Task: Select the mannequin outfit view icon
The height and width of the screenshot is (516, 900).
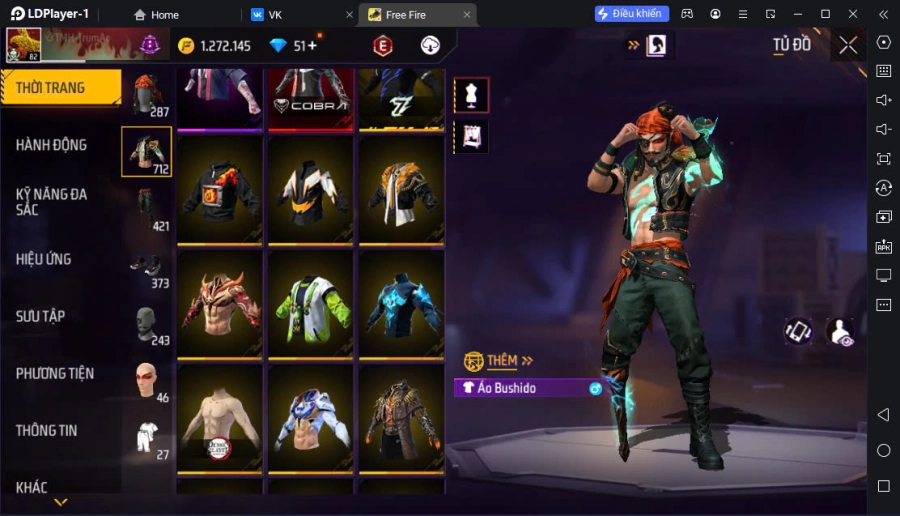Action: pyautogui.click(x=471, y=95)
